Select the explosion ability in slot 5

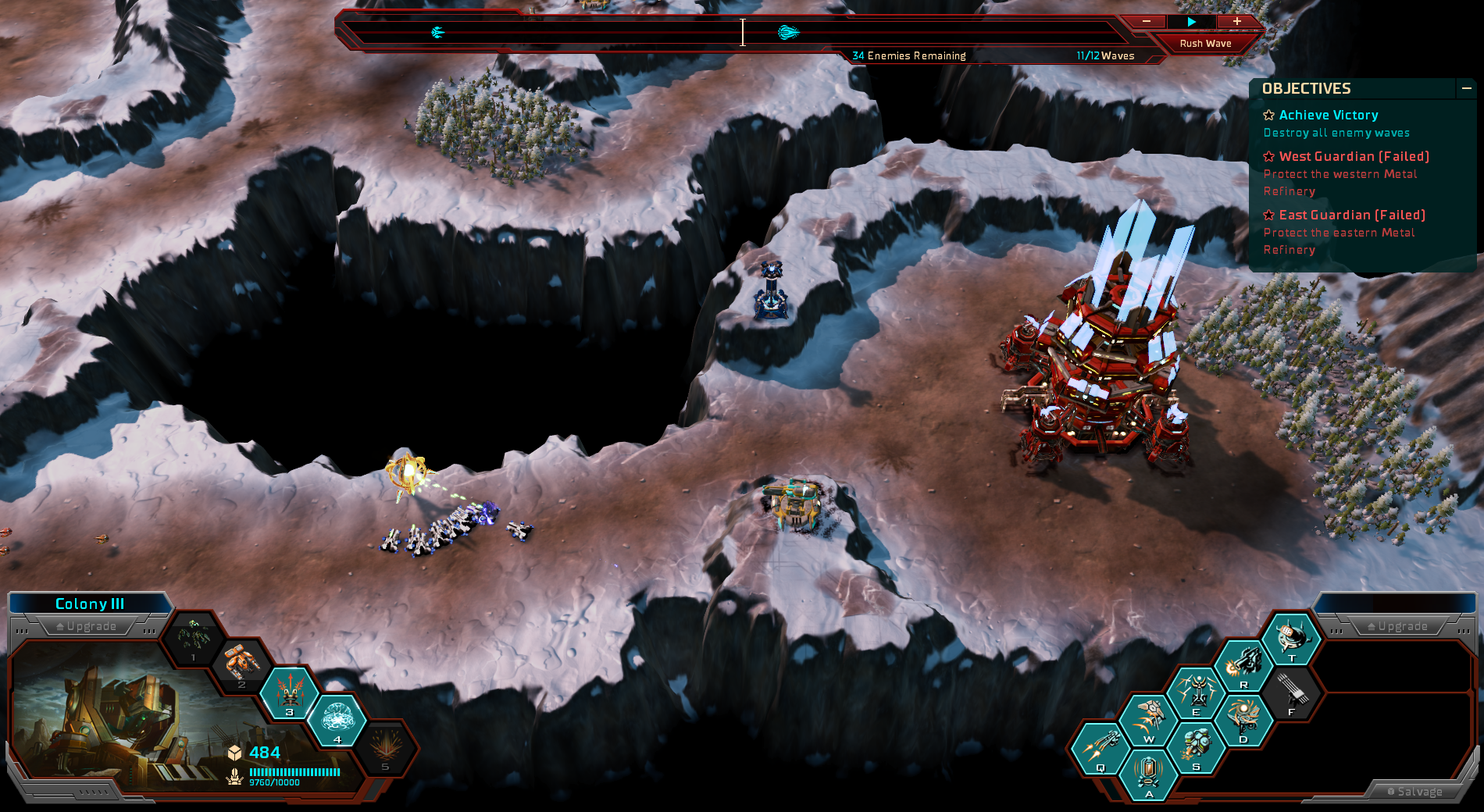pyautogui.click(x=385, y=746)
